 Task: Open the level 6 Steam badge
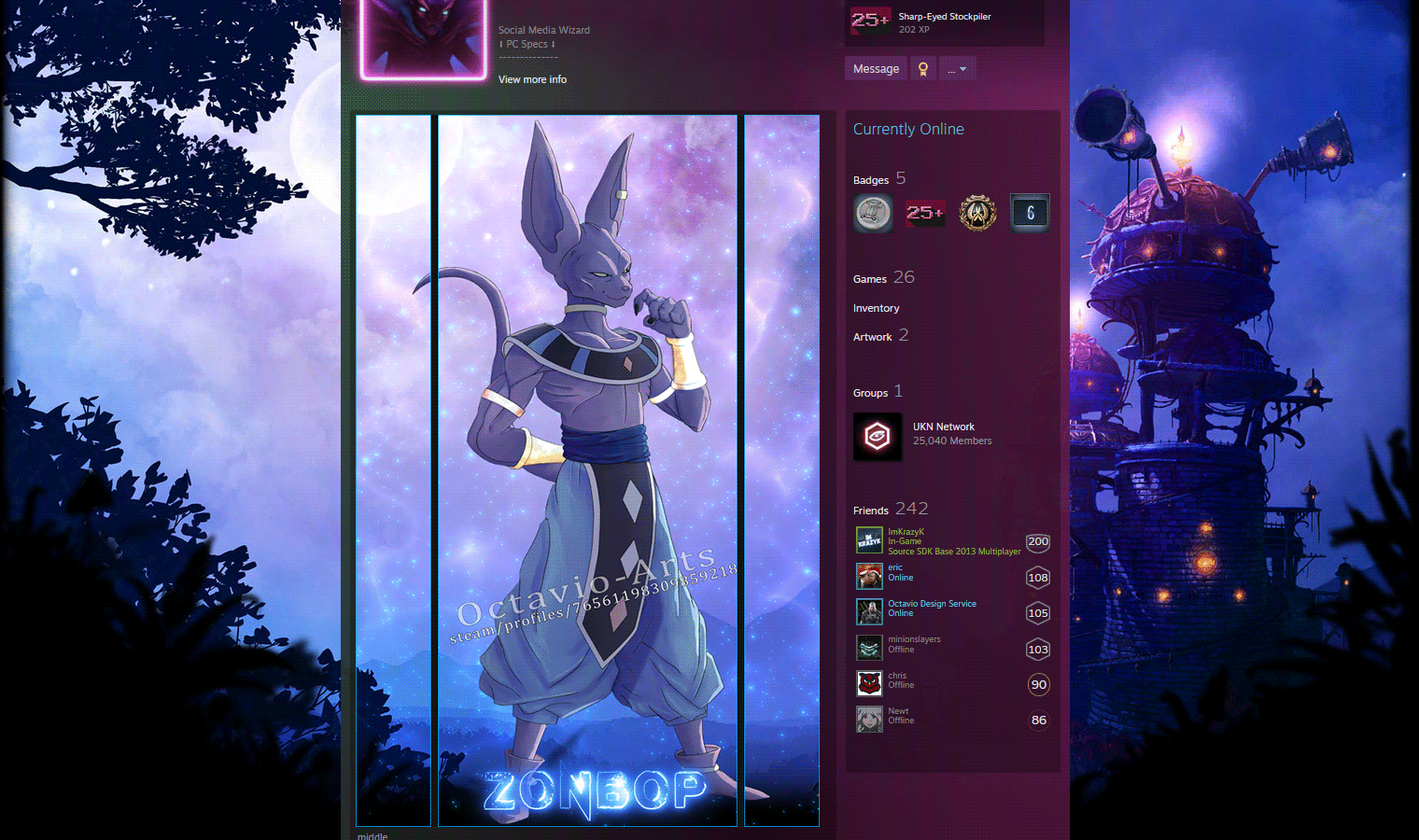[1030, 213]
